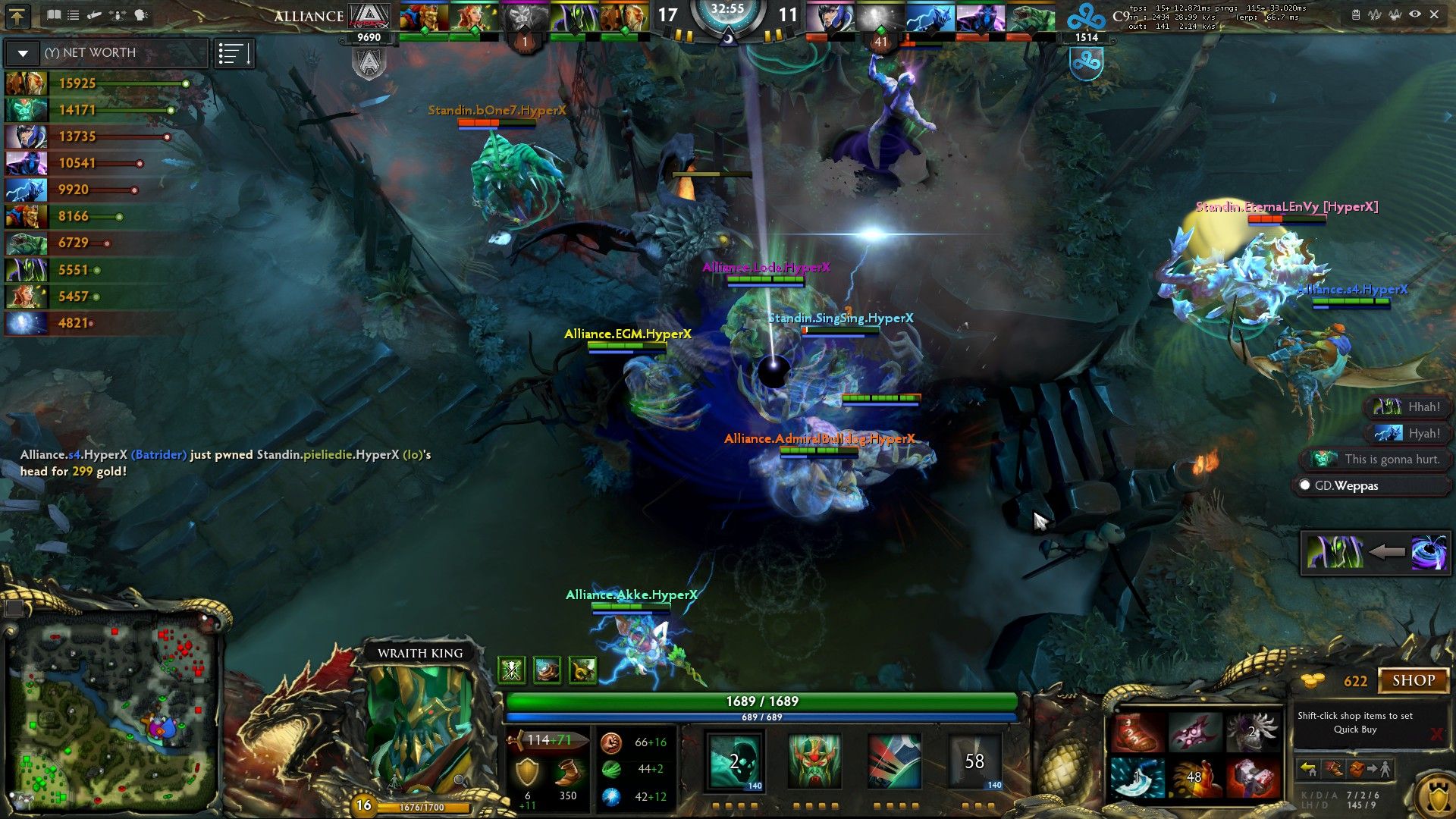Toggle directed camera mode with head icon
Screen dimensions: 1456x819
click(x=141, y=15)
